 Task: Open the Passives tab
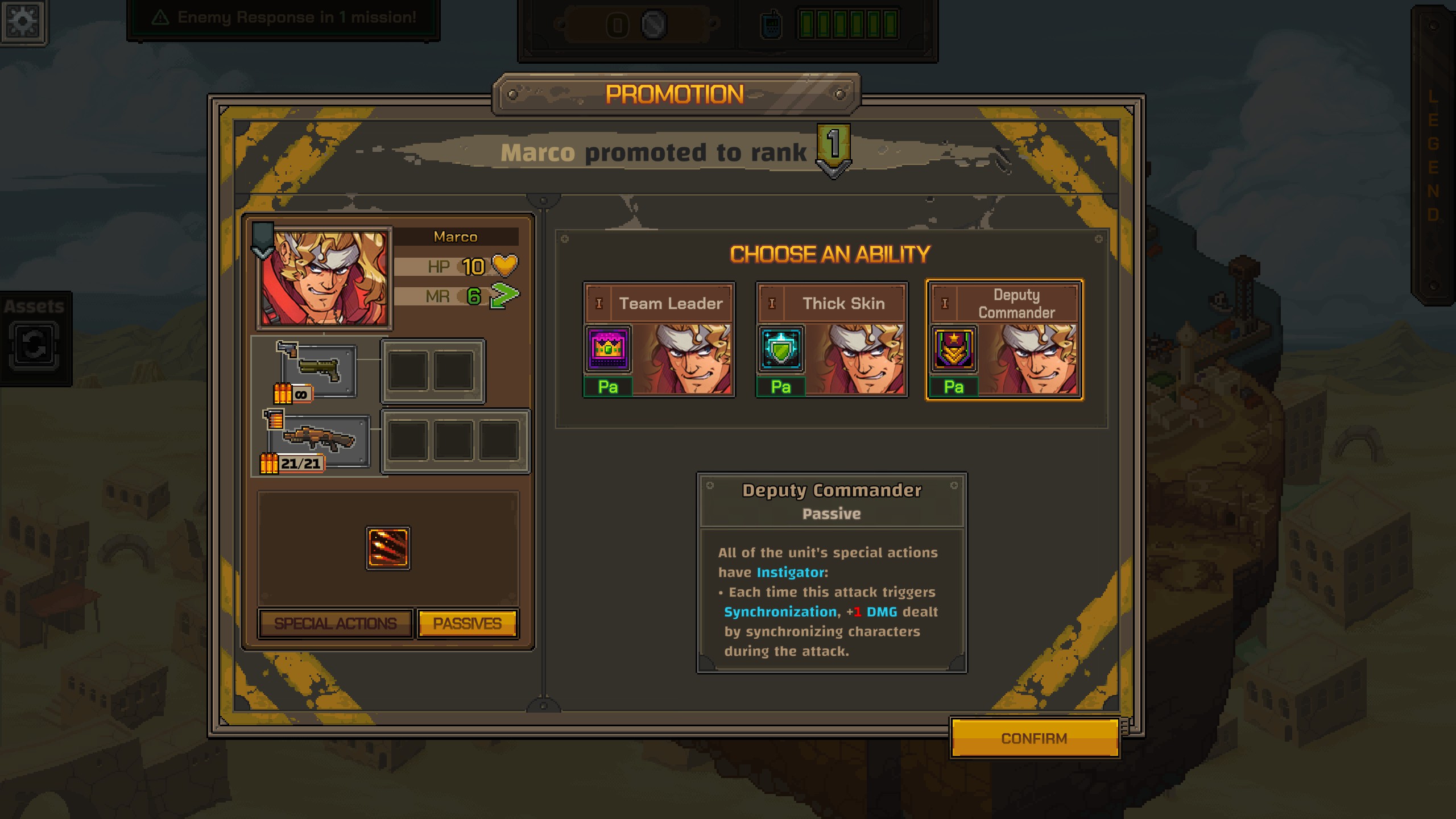467,623
